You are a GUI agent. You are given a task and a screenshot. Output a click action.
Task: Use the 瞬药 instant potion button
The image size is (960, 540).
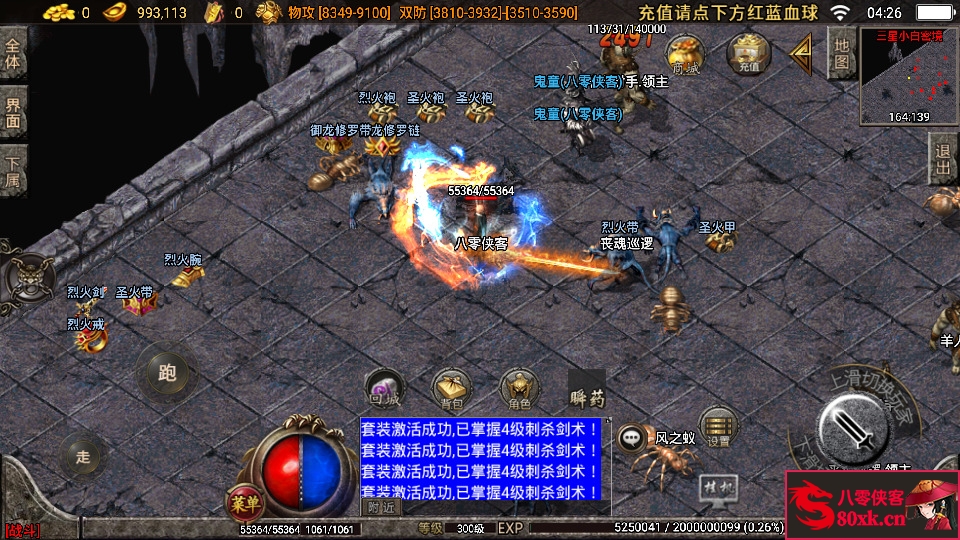point(587,390)
